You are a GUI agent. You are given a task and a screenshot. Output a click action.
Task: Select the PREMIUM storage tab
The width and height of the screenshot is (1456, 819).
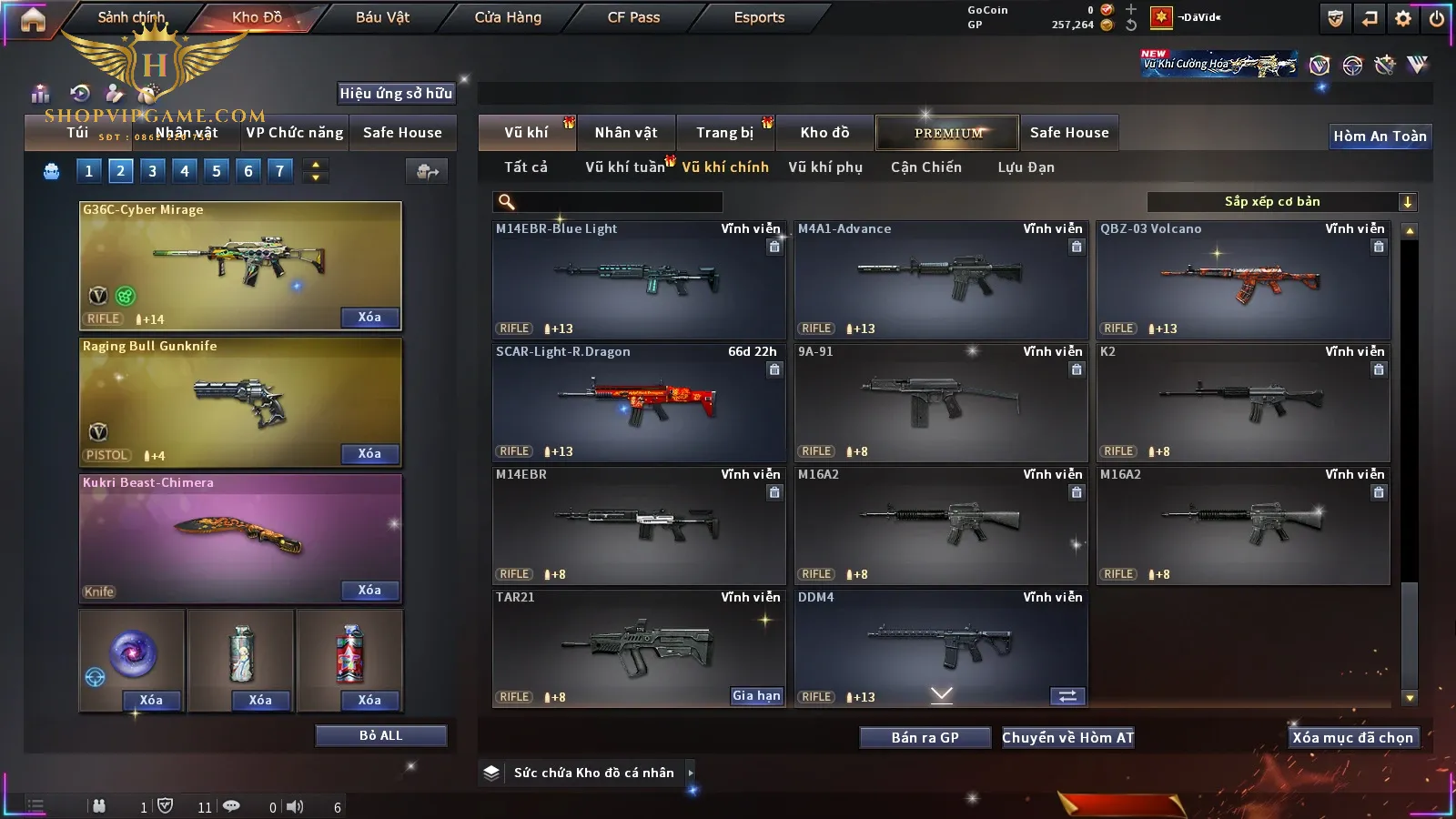click(x=947, y=133)
